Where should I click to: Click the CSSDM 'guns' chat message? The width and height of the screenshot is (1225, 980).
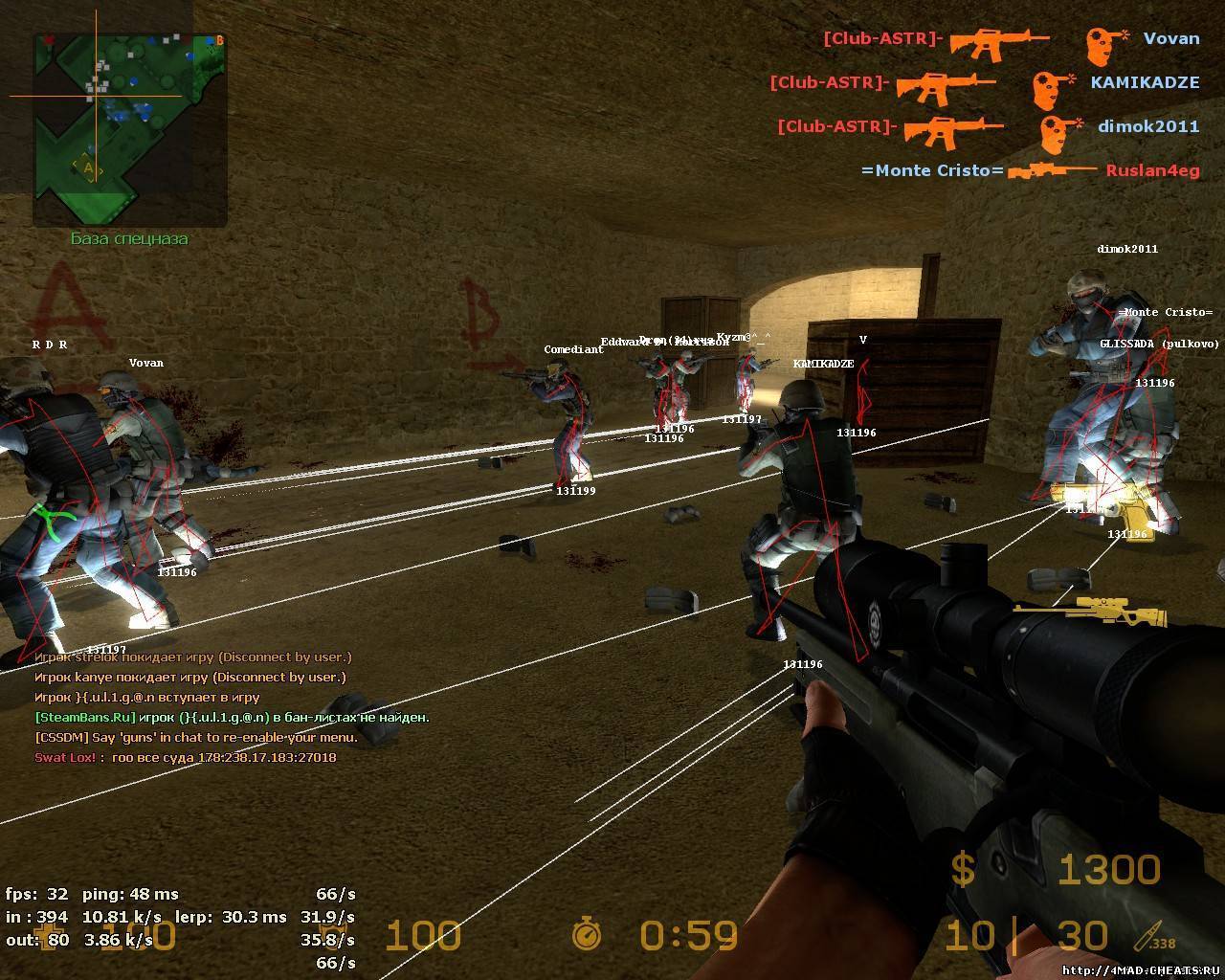point(196,738)
